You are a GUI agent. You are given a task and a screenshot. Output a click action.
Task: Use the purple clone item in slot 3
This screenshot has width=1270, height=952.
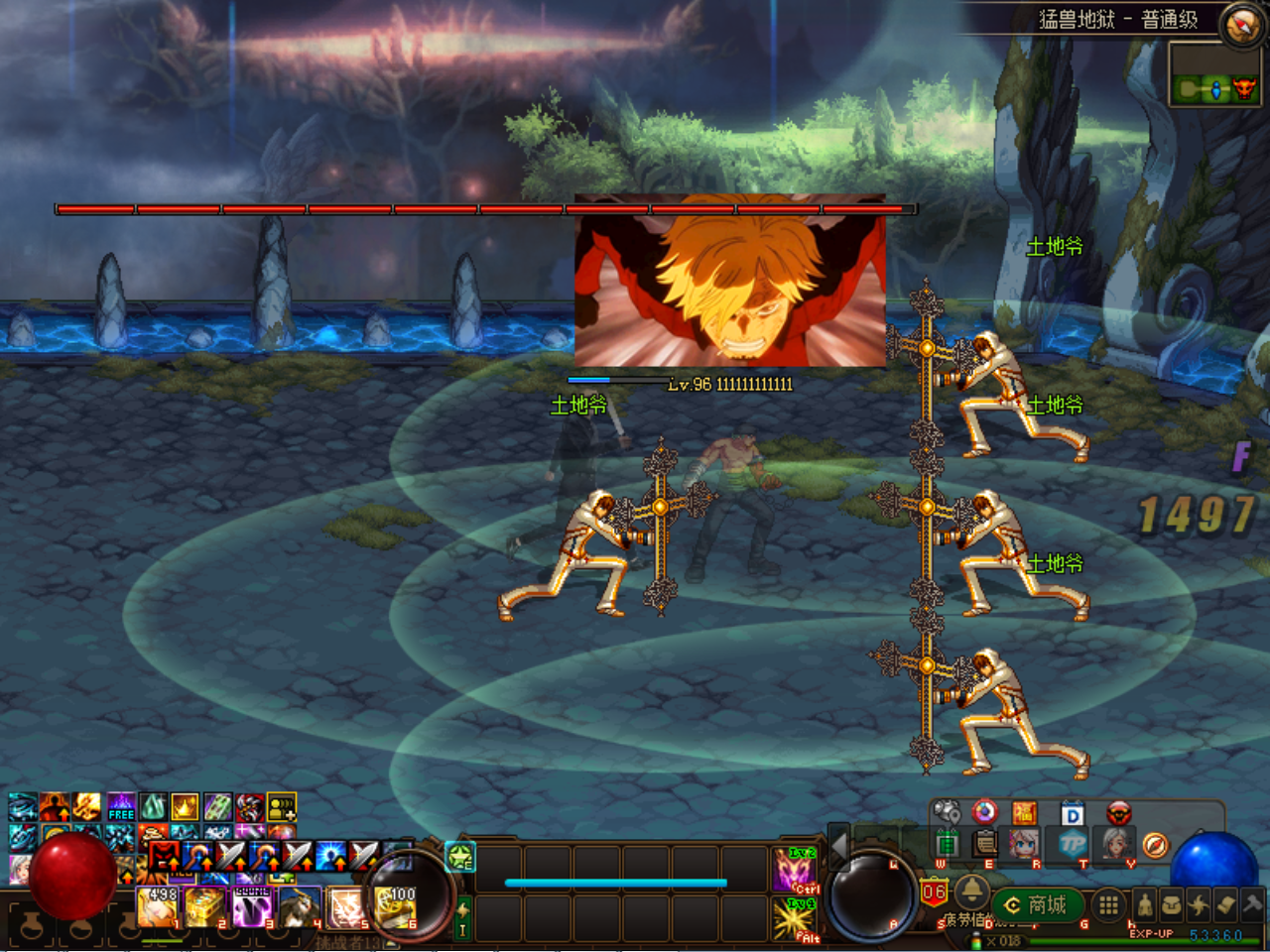(x=252, y=906)
